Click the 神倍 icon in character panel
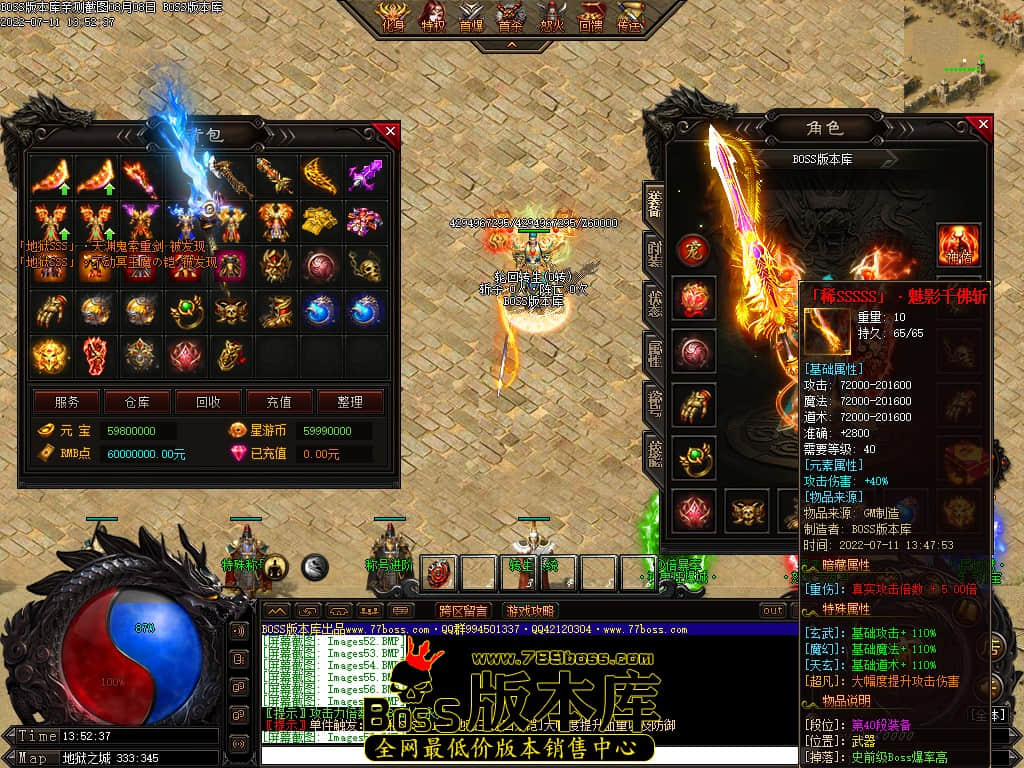Image resolution: width=1024 pixels, height=768 pixels. point(958,245)
